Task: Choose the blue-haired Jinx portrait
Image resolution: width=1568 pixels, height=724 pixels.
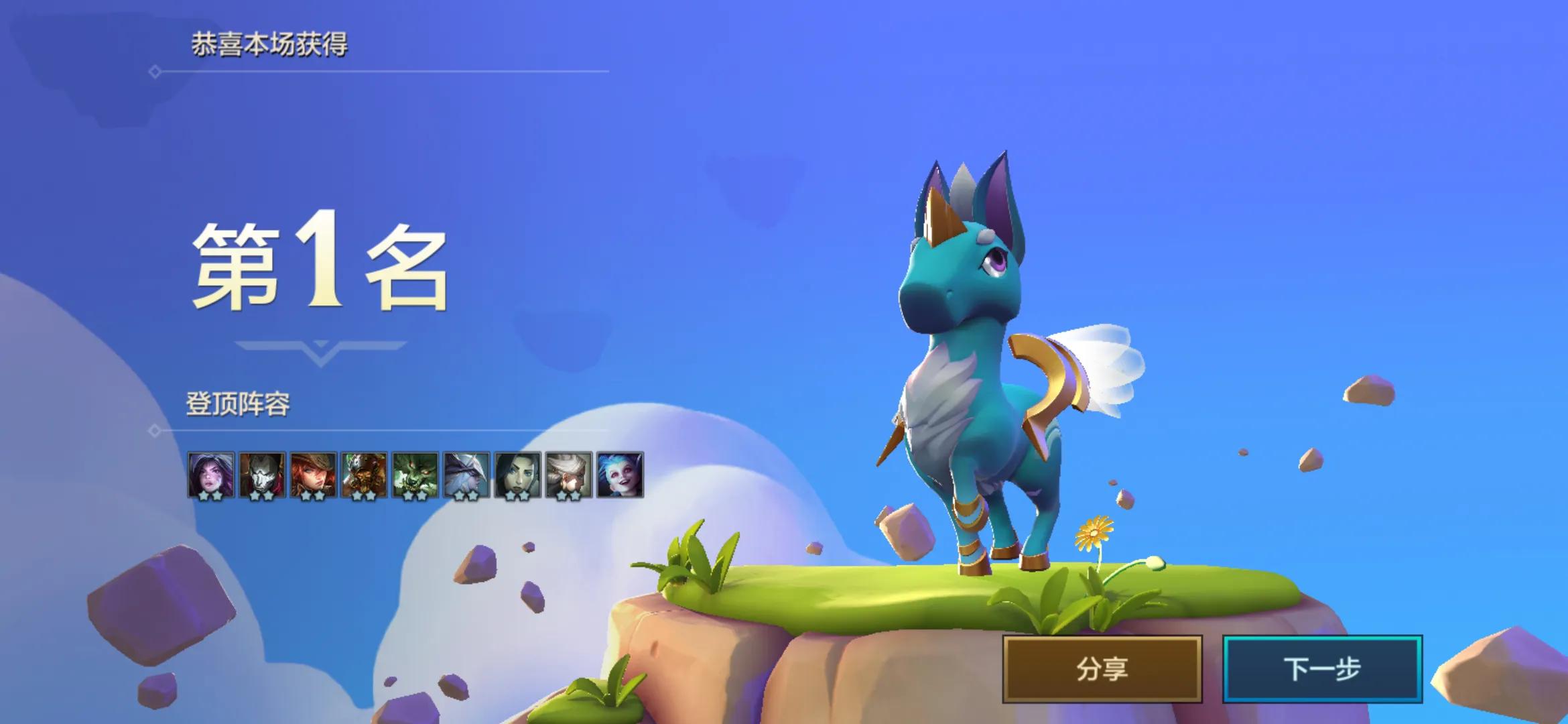Action: pos(620,475)
